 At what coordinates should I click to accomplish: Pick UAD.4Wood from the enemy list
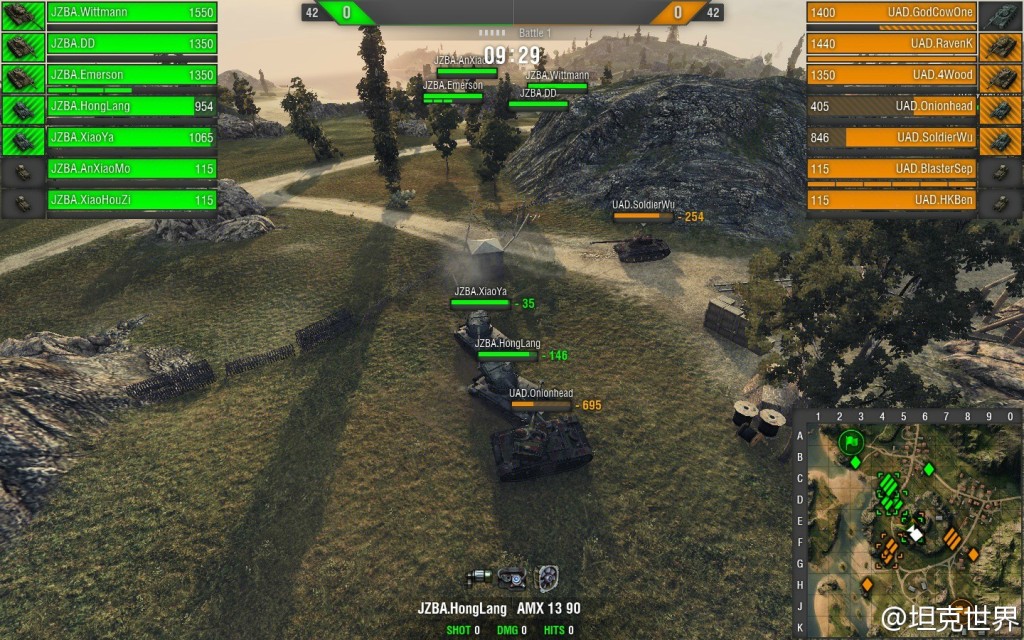(x=891, y=75)
